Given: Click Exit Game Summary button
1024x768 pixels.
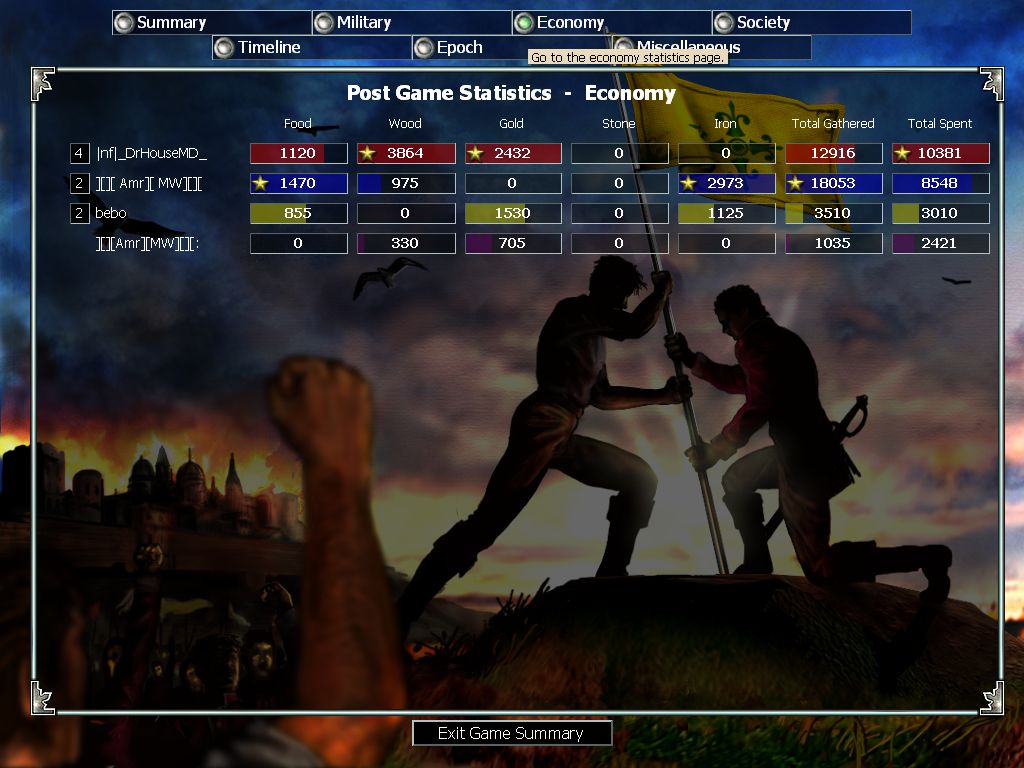Looking at the screenshot, I should coord(511,733).
